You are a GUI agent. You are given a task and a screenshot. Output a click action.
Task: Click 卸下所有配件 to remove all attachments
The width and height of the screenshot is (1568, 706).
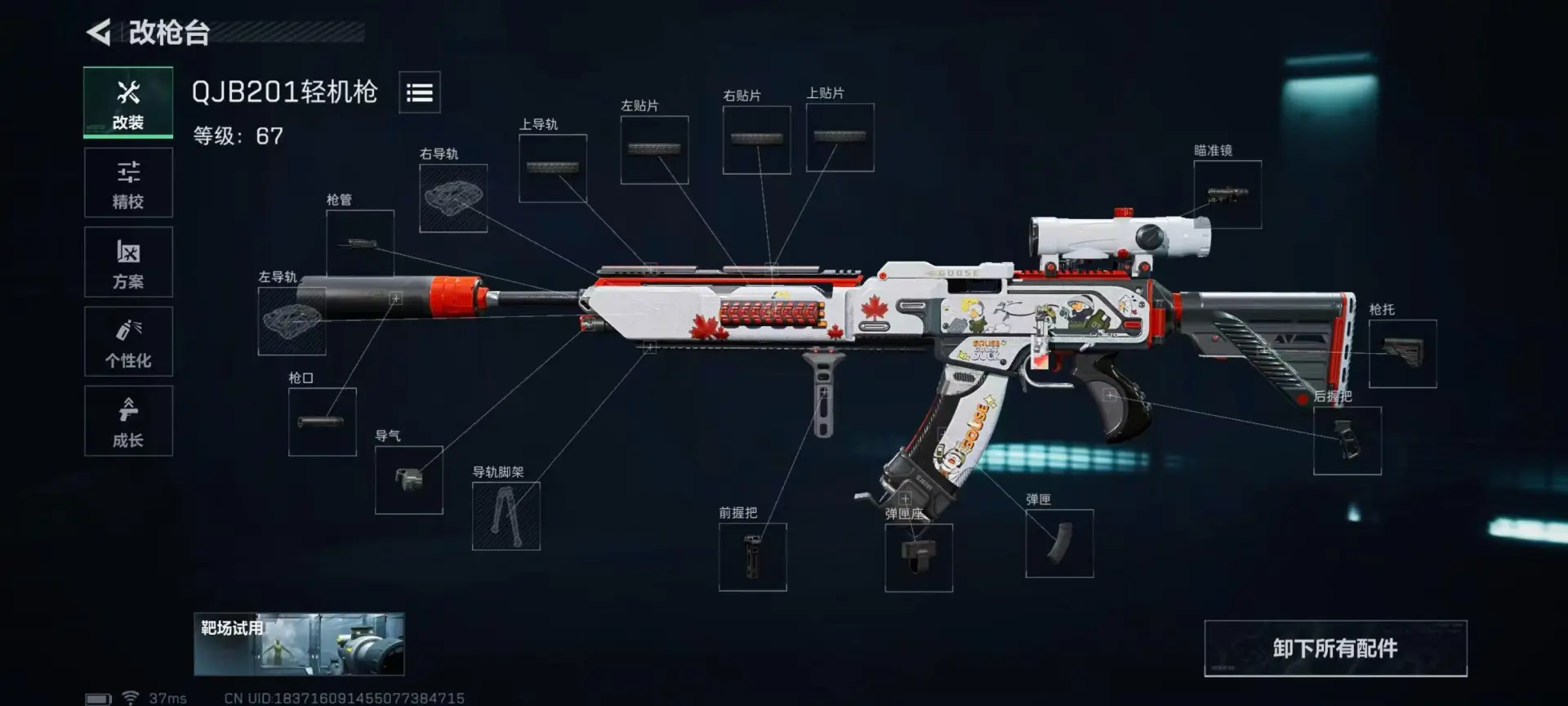[x=1335, y=648]
